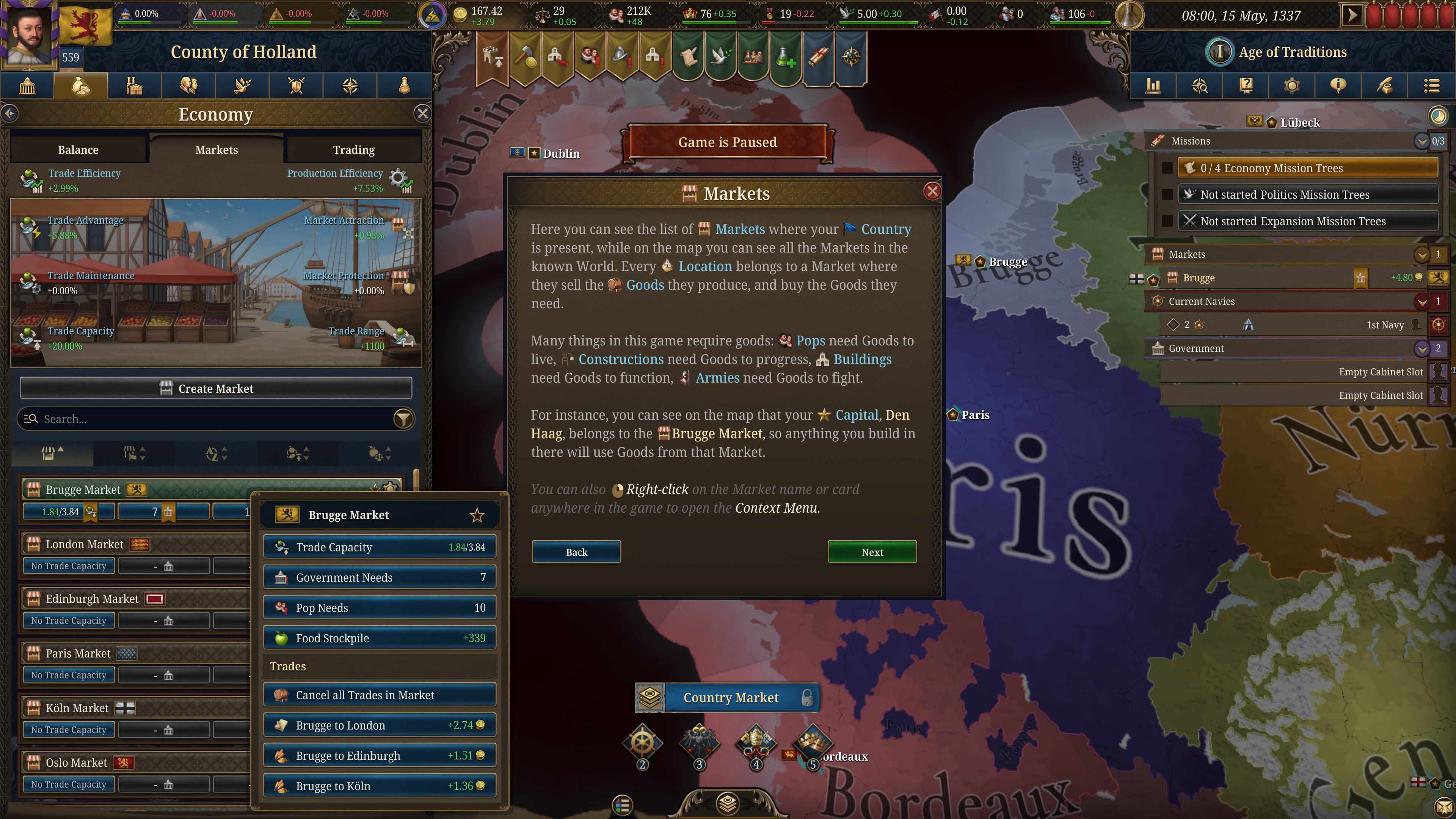Switch to the Balance tab
This screenshot has height=819, width=1456.
[x=78, y=150]
